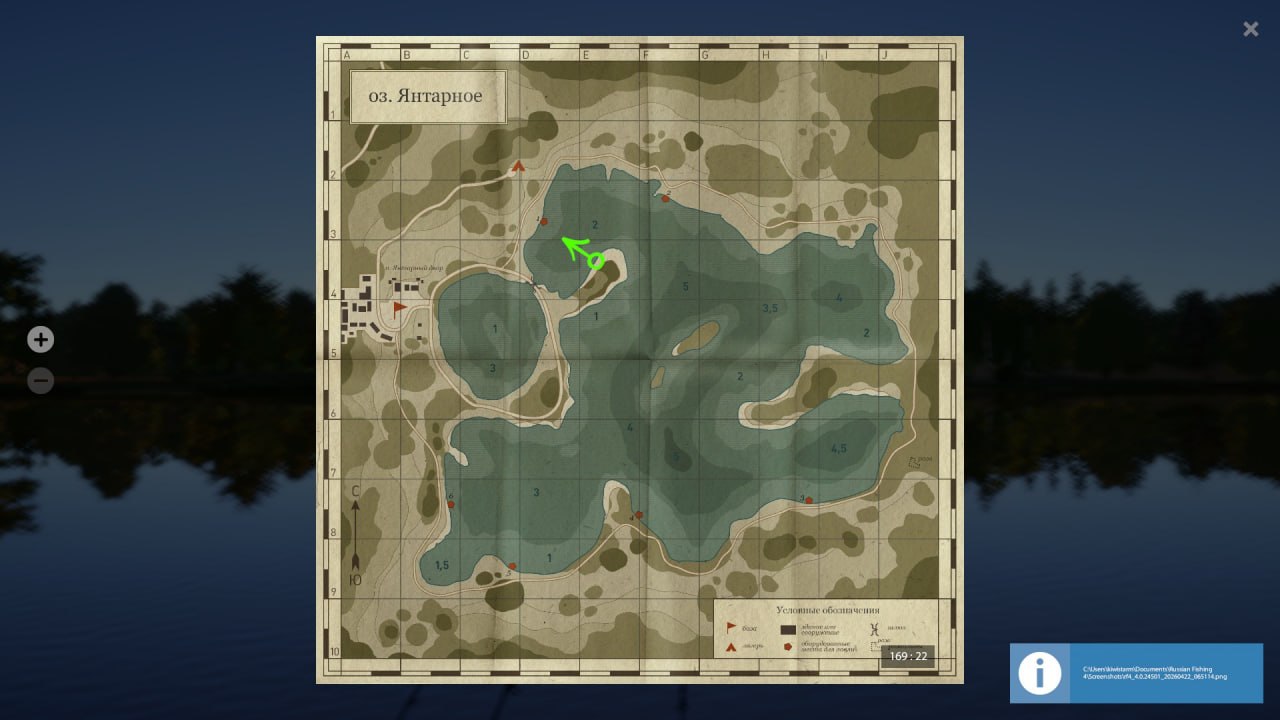Select equipped fishing spot 1 on northern shore

pyautogui.click(x=544, y=220)
